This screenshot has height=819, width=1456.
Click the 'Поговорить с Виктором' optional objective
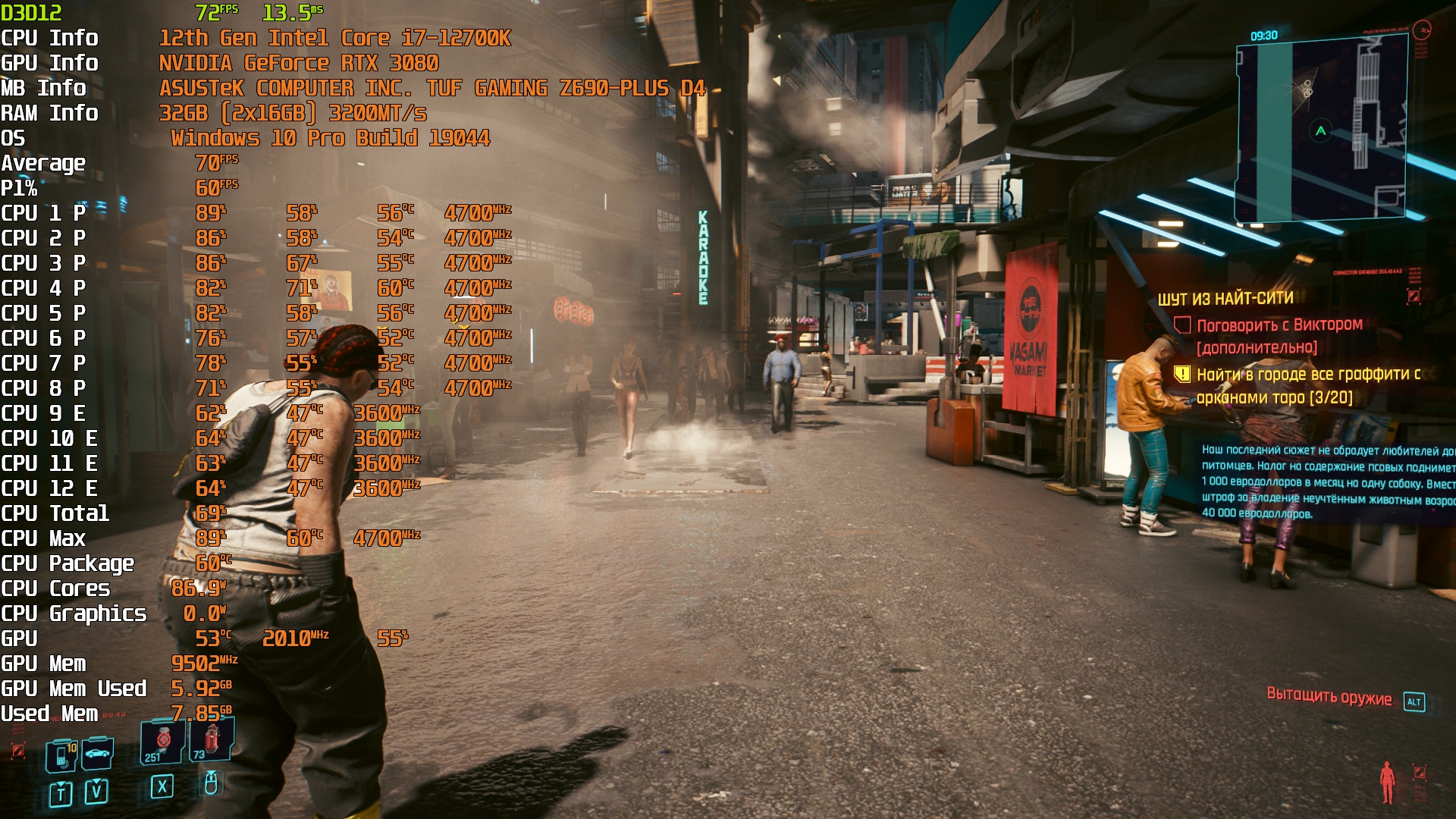(x=1279, y=325)
